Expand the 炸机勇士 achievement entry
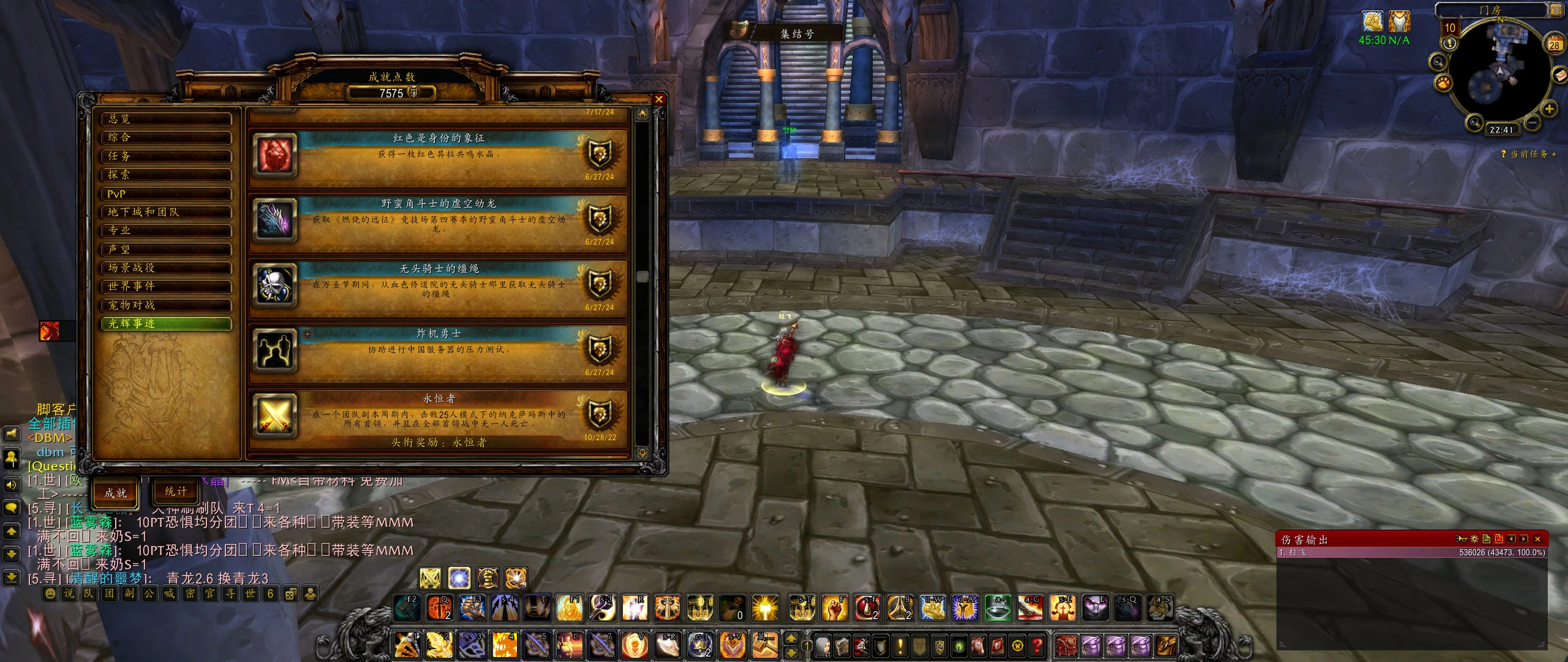The width and height of the screenshot is (1568, 662). click(x=307, y=334)
